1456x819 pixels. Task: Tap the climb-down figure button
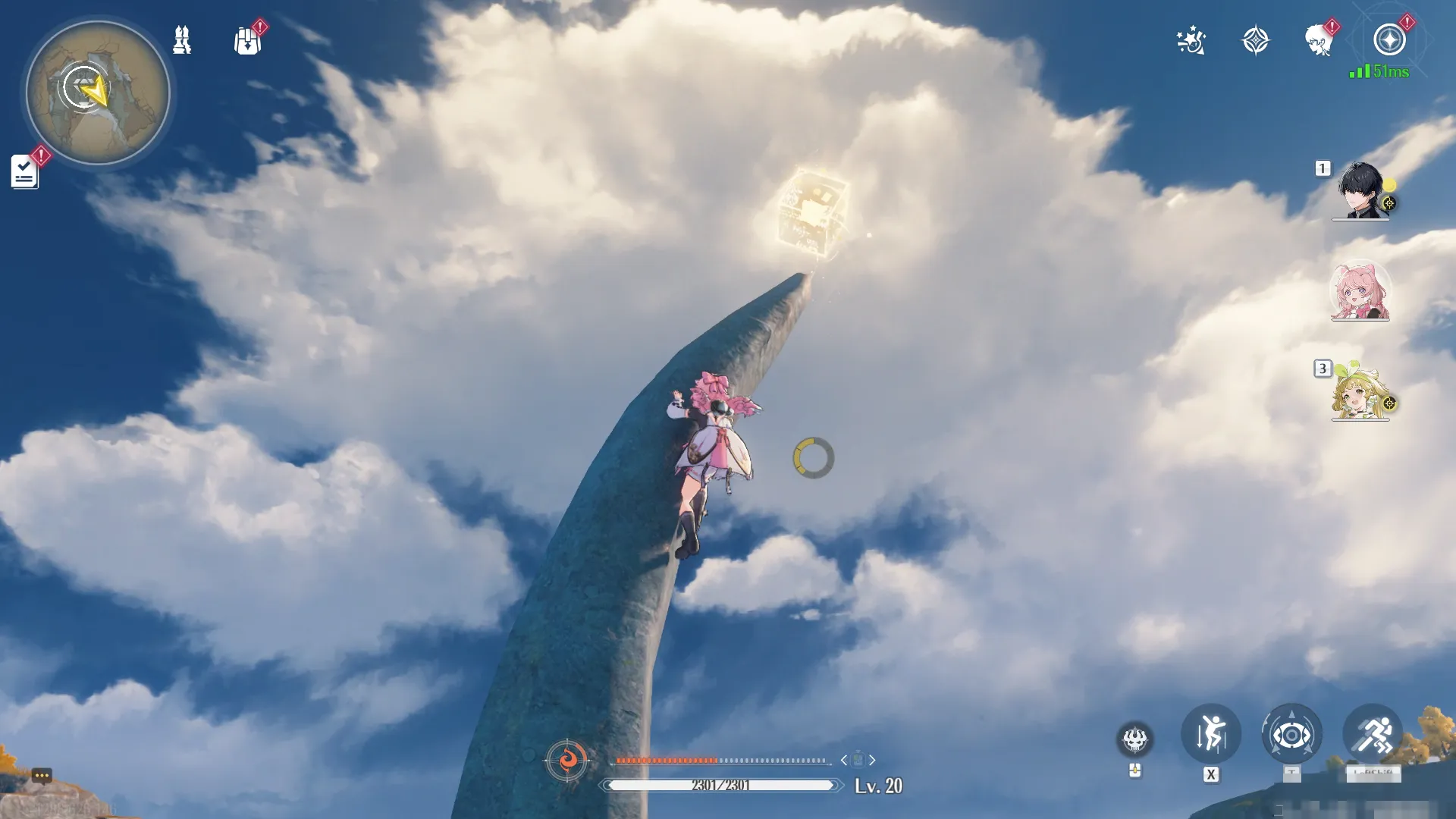[1211, 734]
